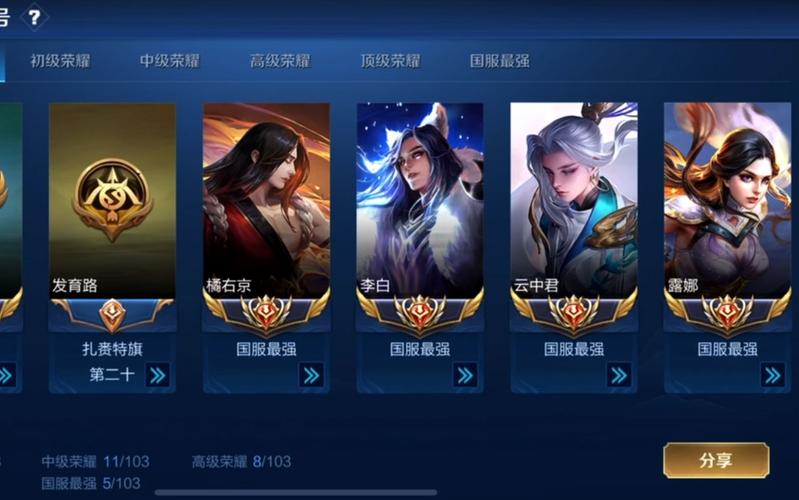The height and width of the screenshot is (500, 799).
Task: Click the arrow button under 露娜
Action: (x=772, y=375)
